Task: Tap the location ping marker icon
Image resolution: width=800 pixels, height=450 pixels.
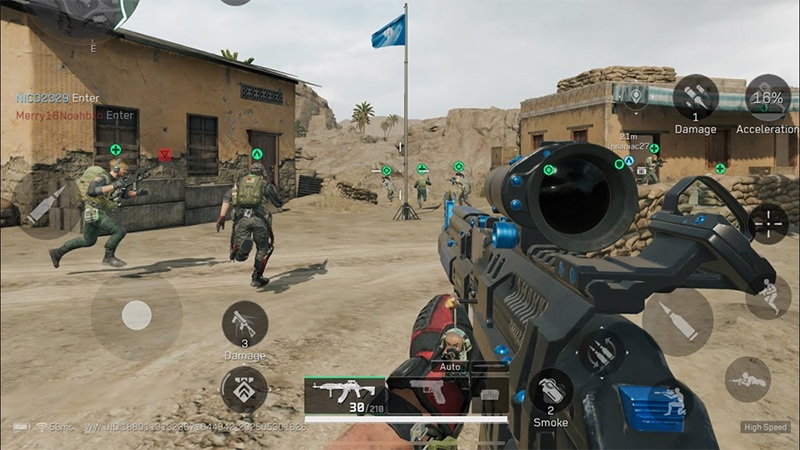Action: tap(634, 96)
